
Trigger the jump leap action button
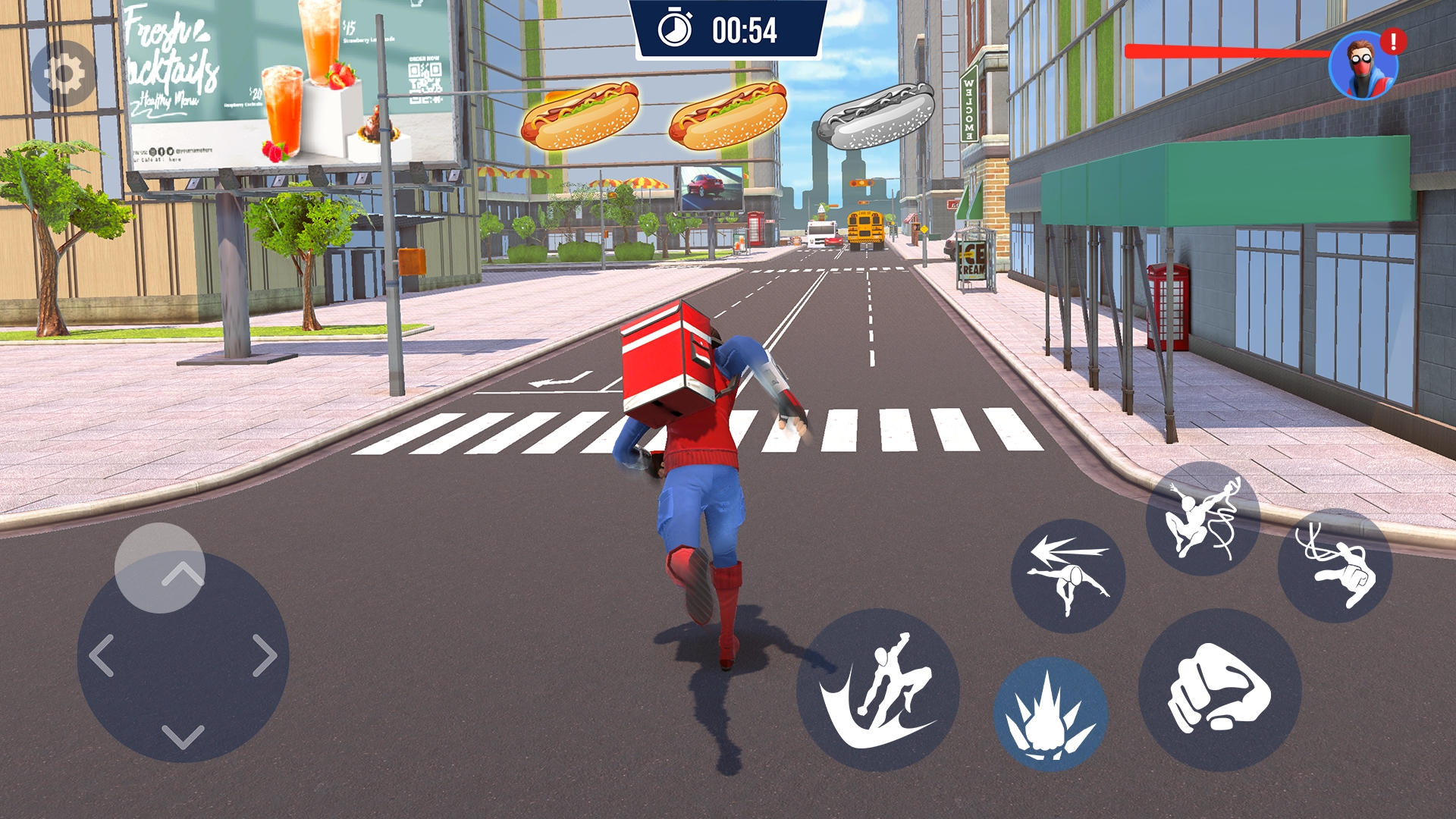pyautogui.click(x=878, y=690)
